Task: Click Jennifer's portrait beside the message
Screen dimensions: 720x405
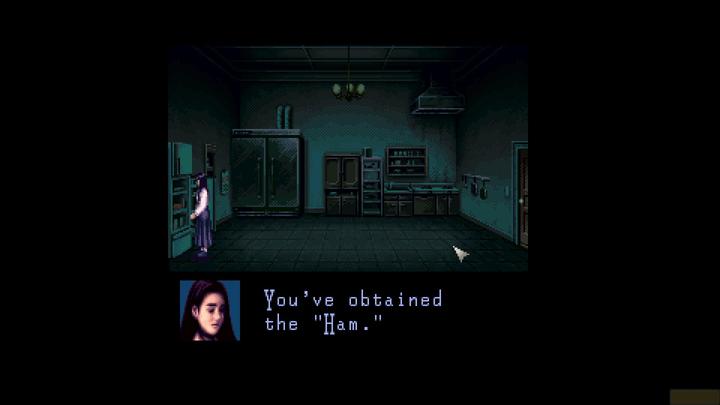Action: click(210, 311)
